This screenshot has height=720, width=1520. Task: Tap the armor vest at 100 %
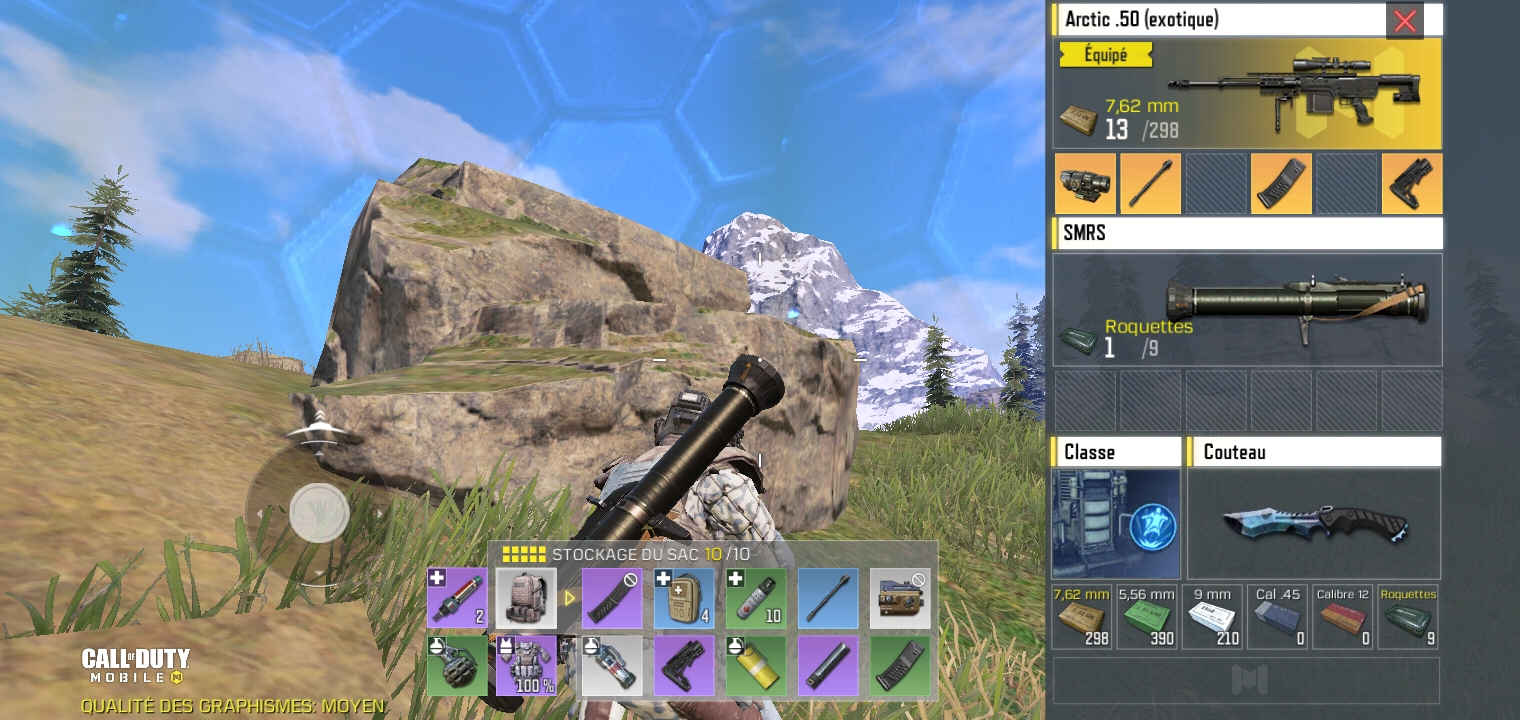(x=526, y=666)
